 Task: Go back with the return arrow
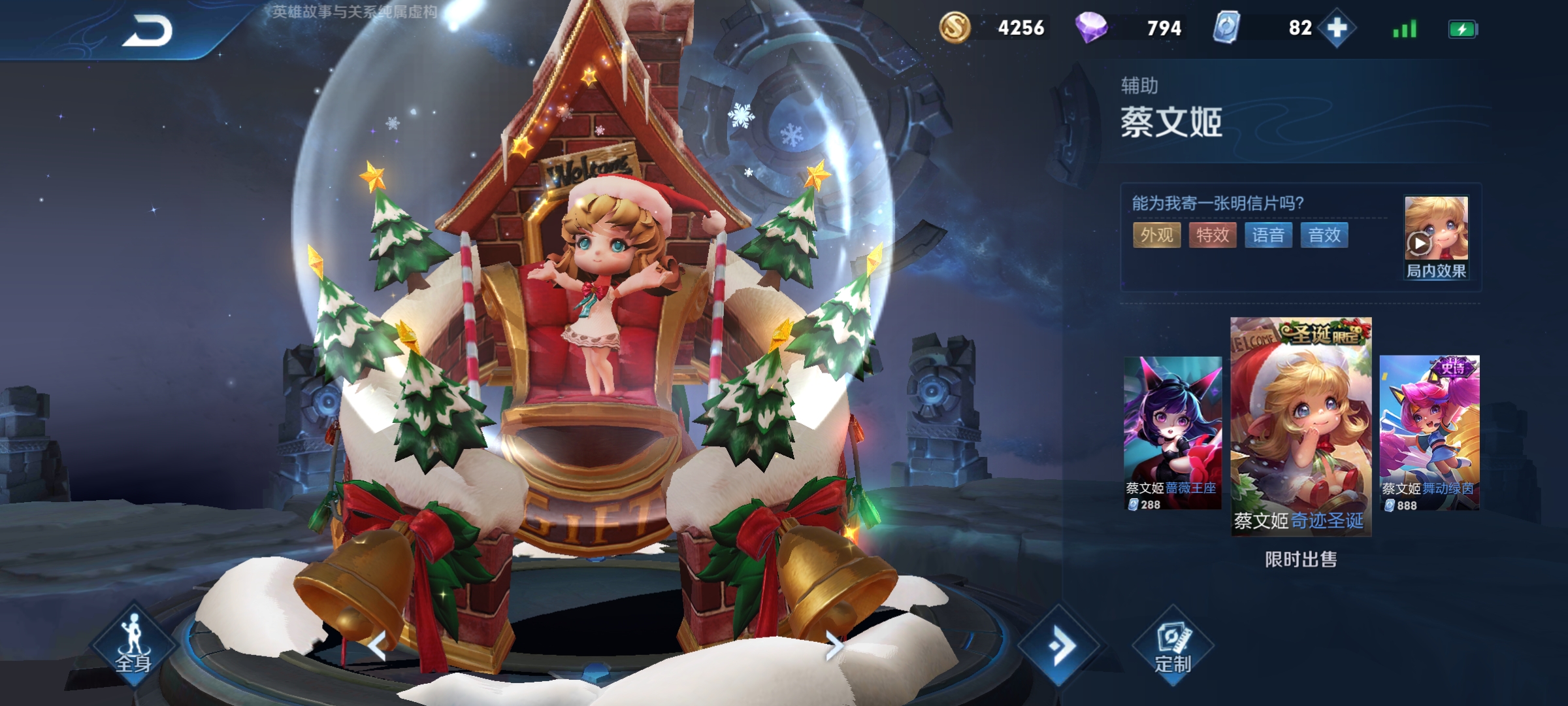[147, 31]
